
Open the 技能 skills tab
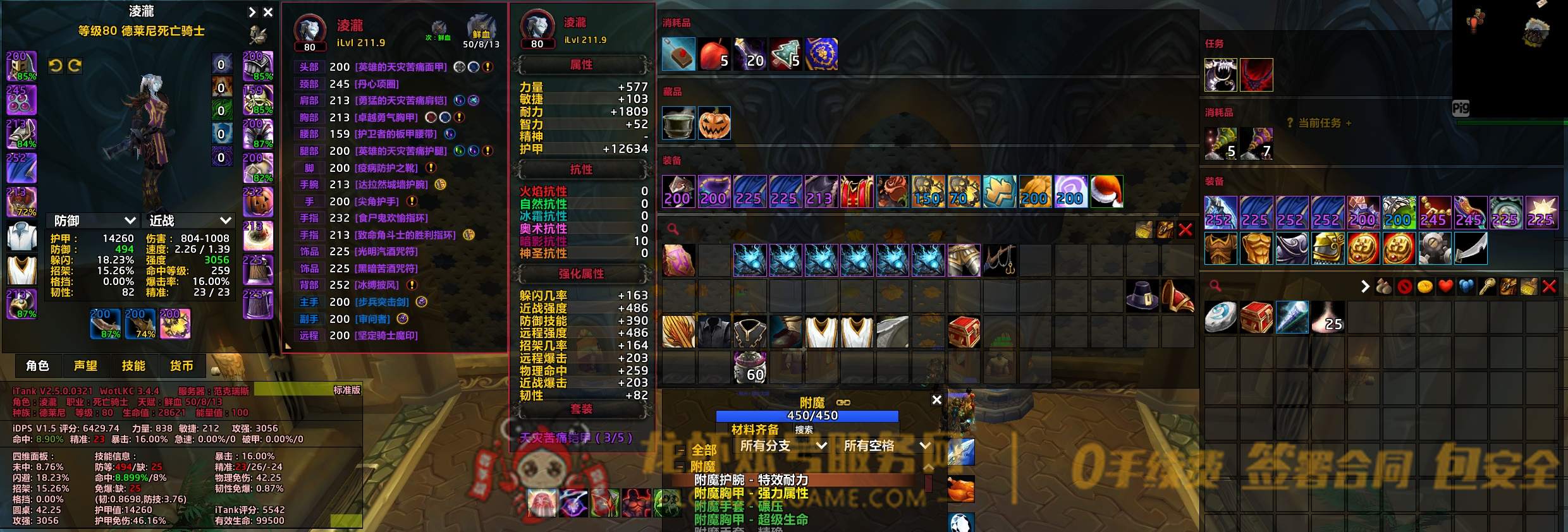pyautogui.click(x=133, y=366)
